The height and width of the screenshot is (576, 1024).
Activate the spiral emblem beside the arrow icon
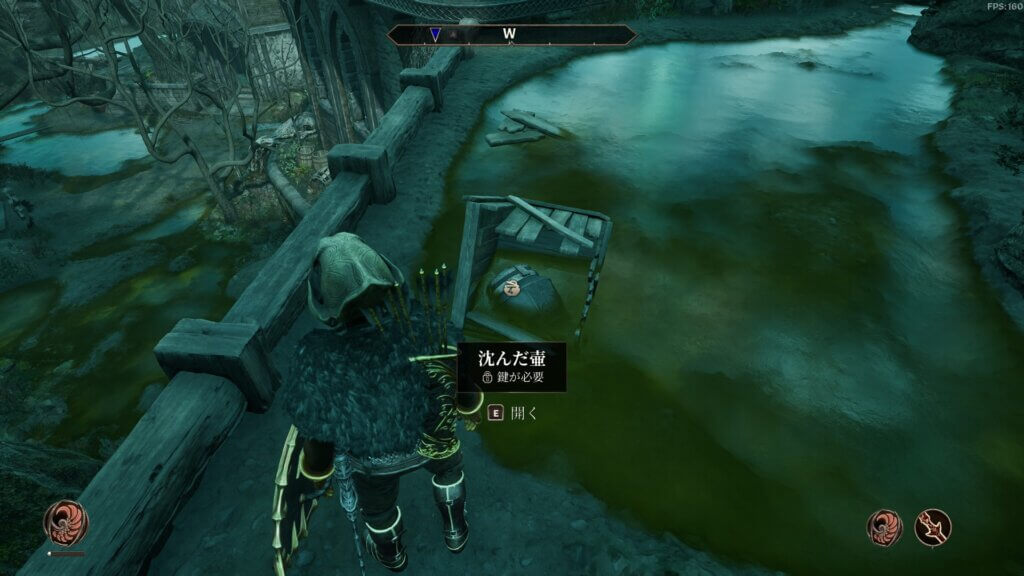(x=884, y=527)
